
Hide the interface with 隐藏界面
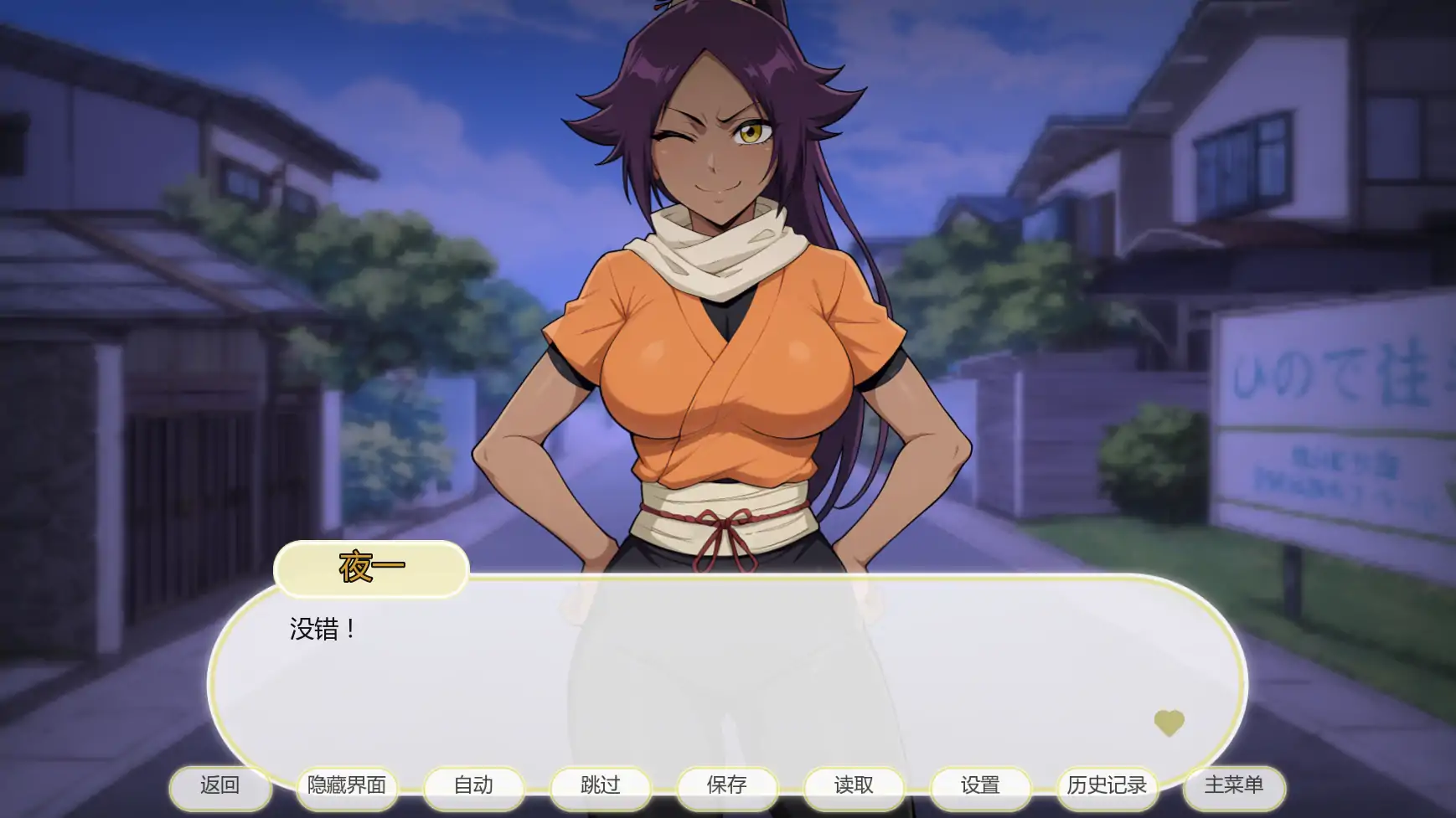click(347, 787)
